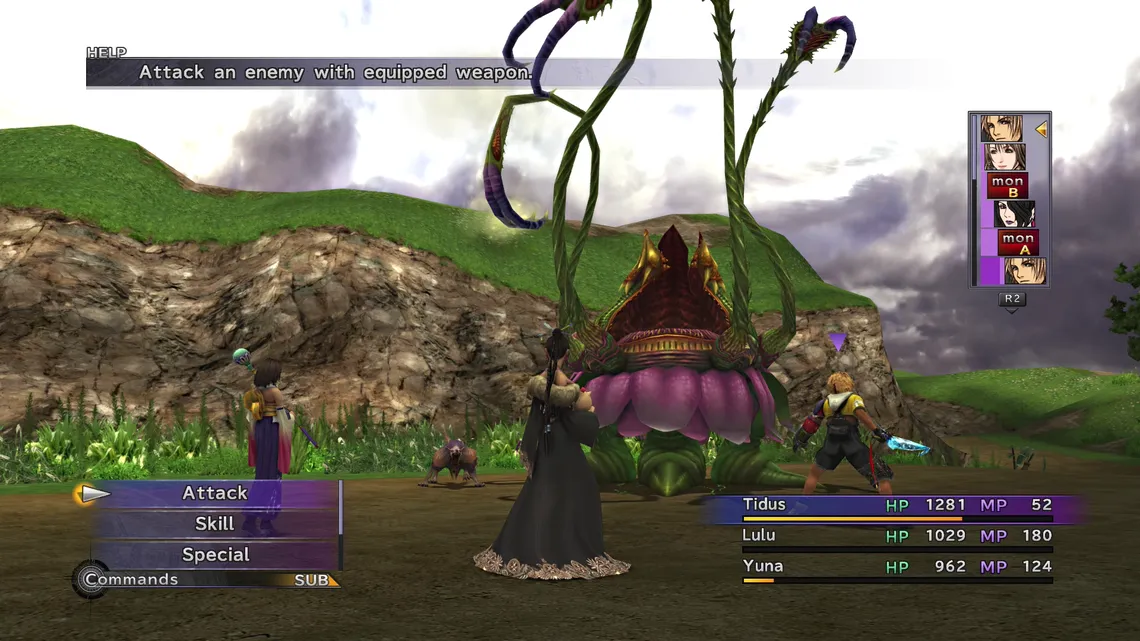1140x641 pixels.
Task: Click the mon A entry in turn order
Action: pos(1018,242)
